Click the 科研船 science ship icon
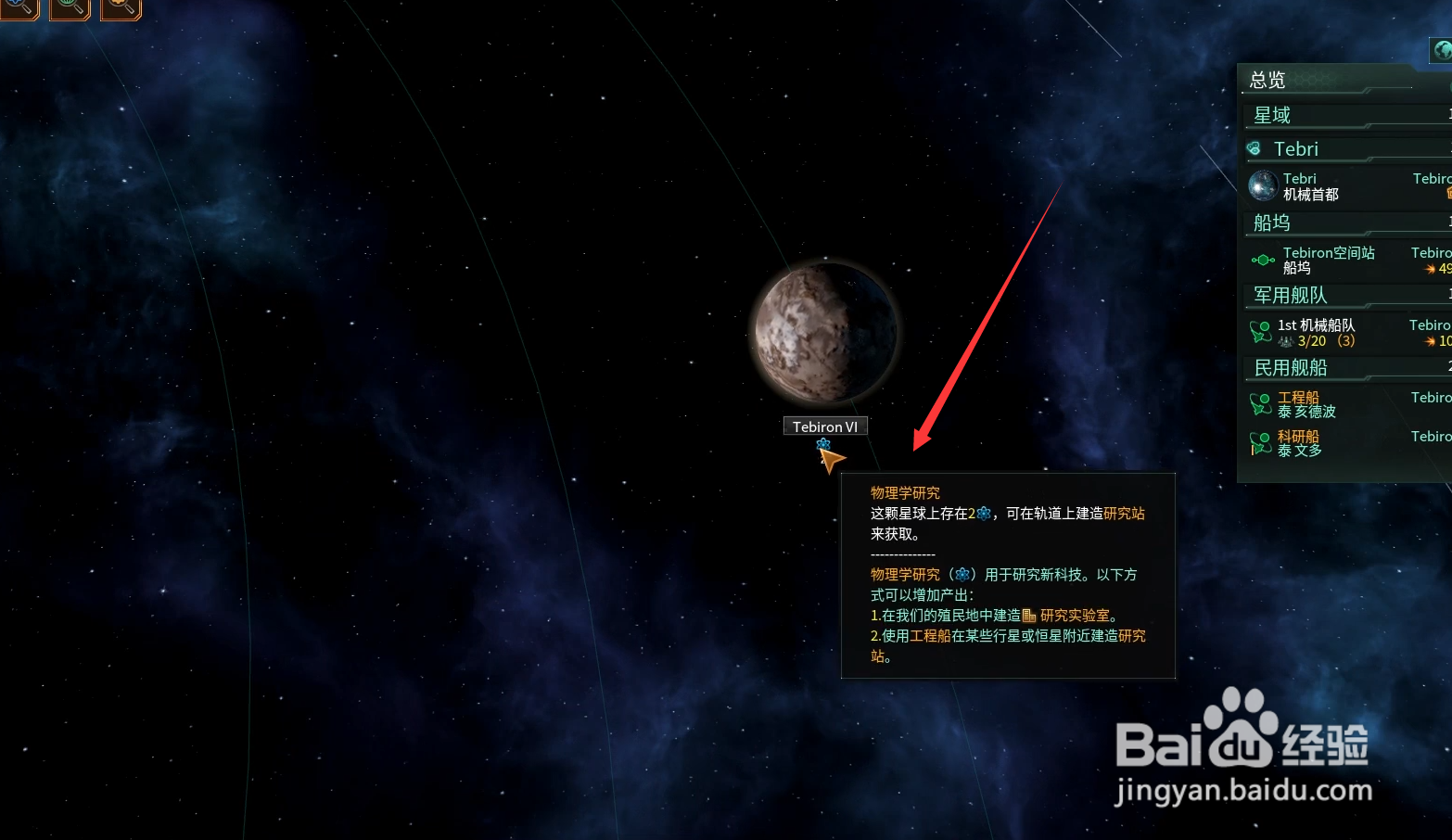 coord(1261,442)
